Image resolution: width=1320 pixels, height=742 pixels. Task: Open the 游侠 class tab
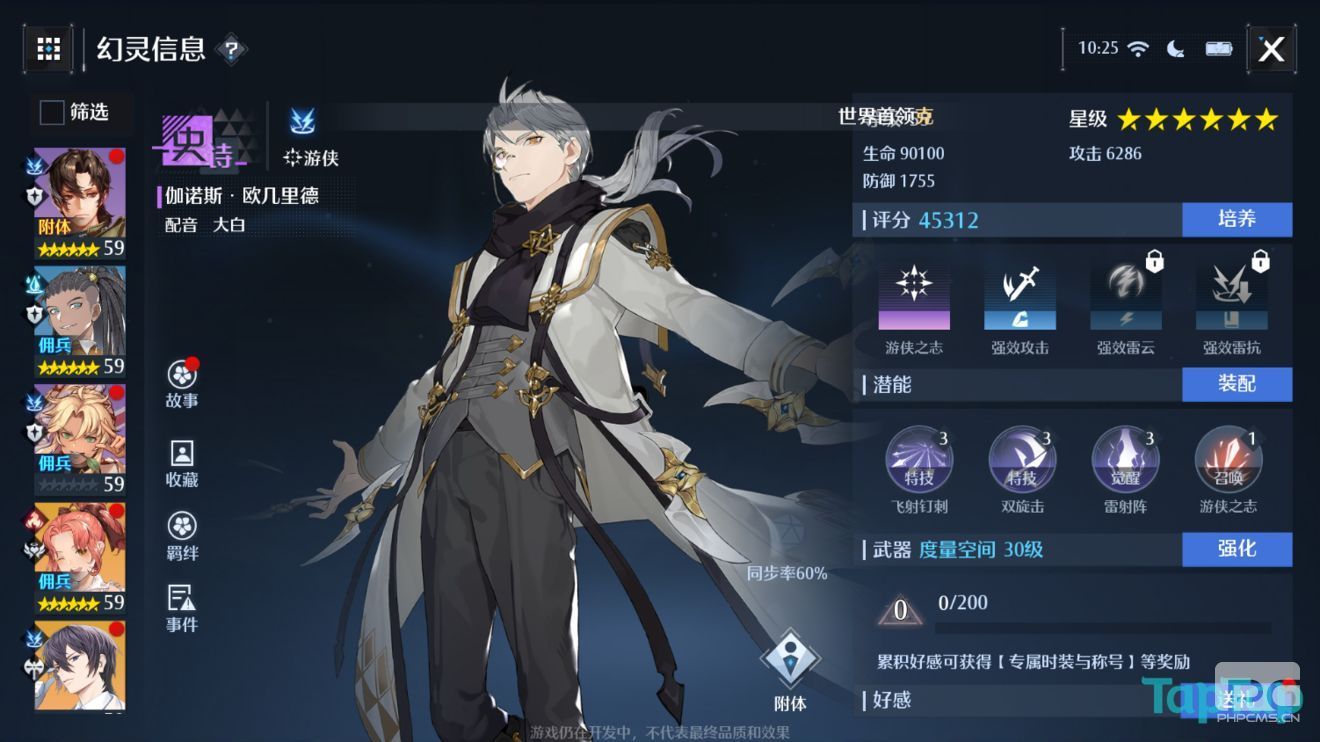click(305, 137)
